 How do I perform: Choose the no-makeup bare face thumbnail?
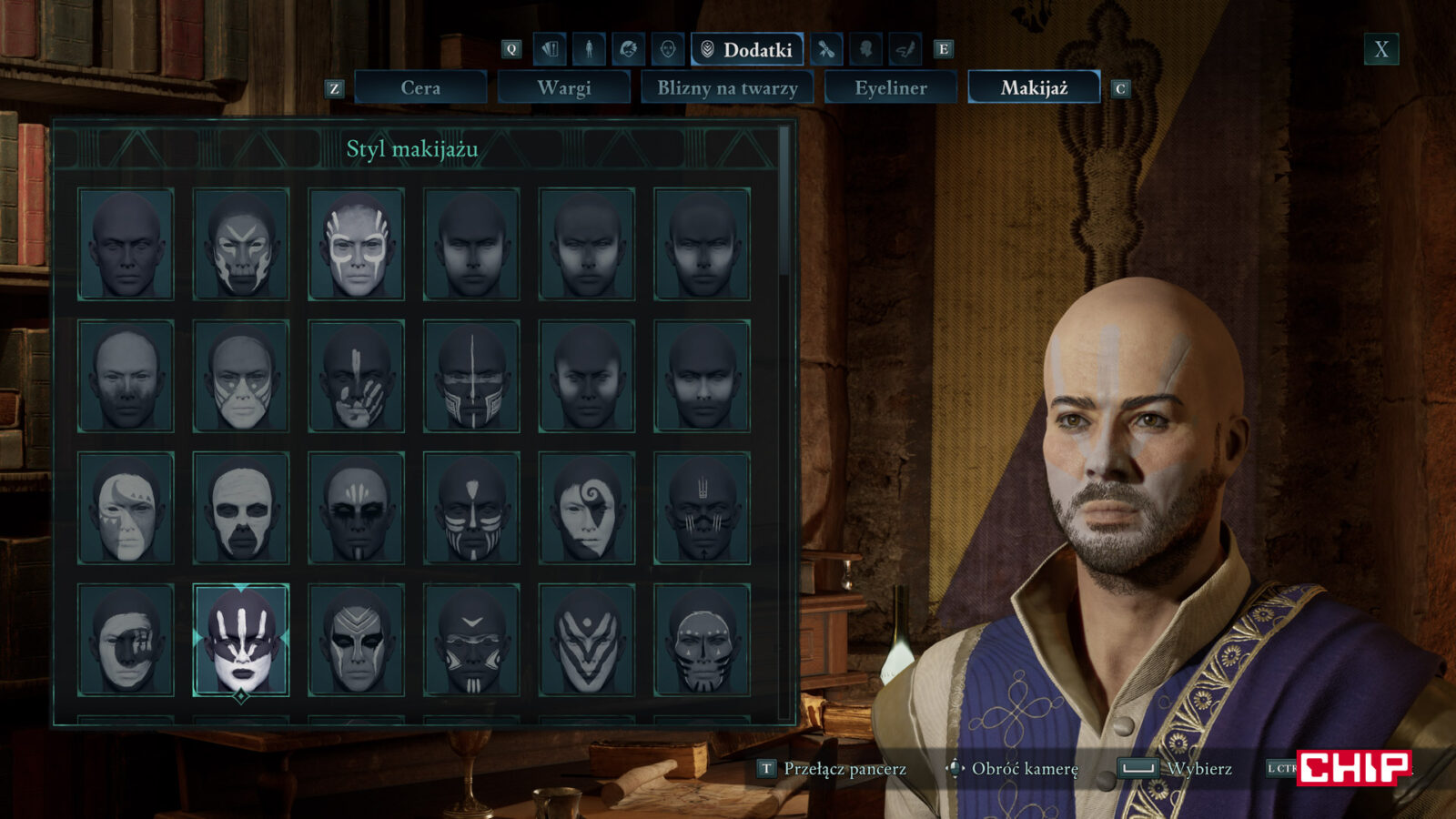(x=126, y=244)
